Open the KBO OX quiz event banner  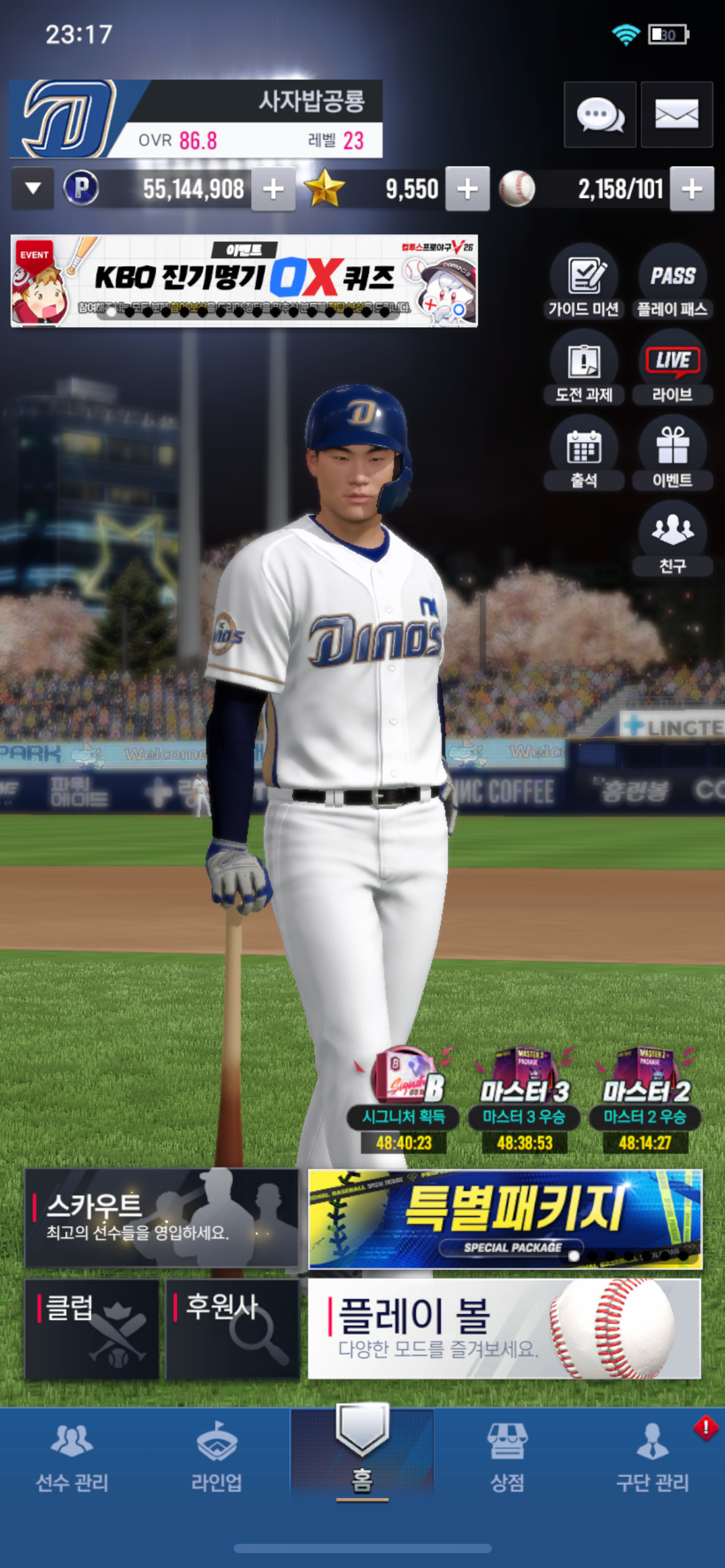point(244,281)
